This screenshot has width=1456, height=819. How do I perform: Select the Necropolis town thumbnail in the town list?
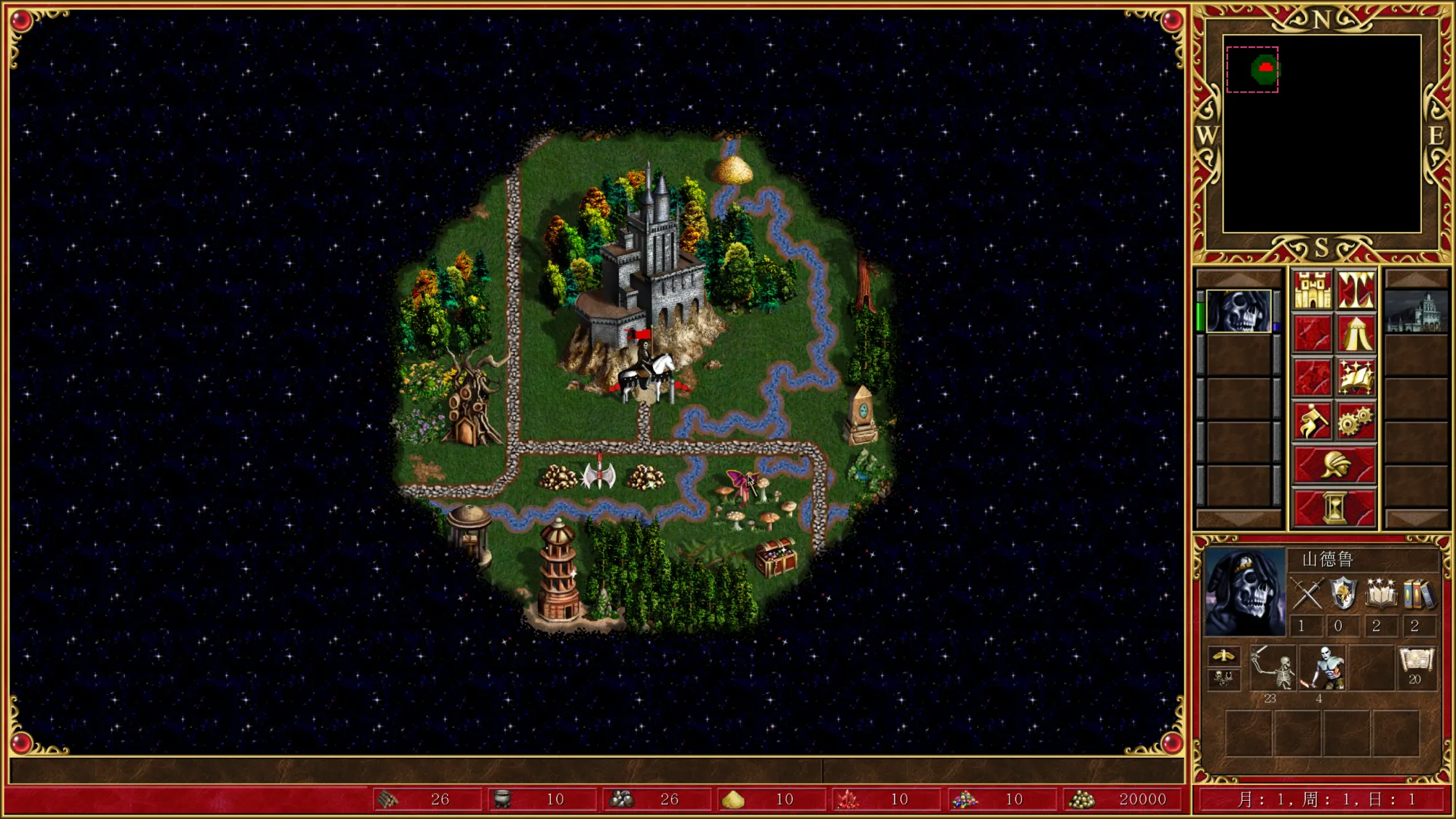point(1416,312)
